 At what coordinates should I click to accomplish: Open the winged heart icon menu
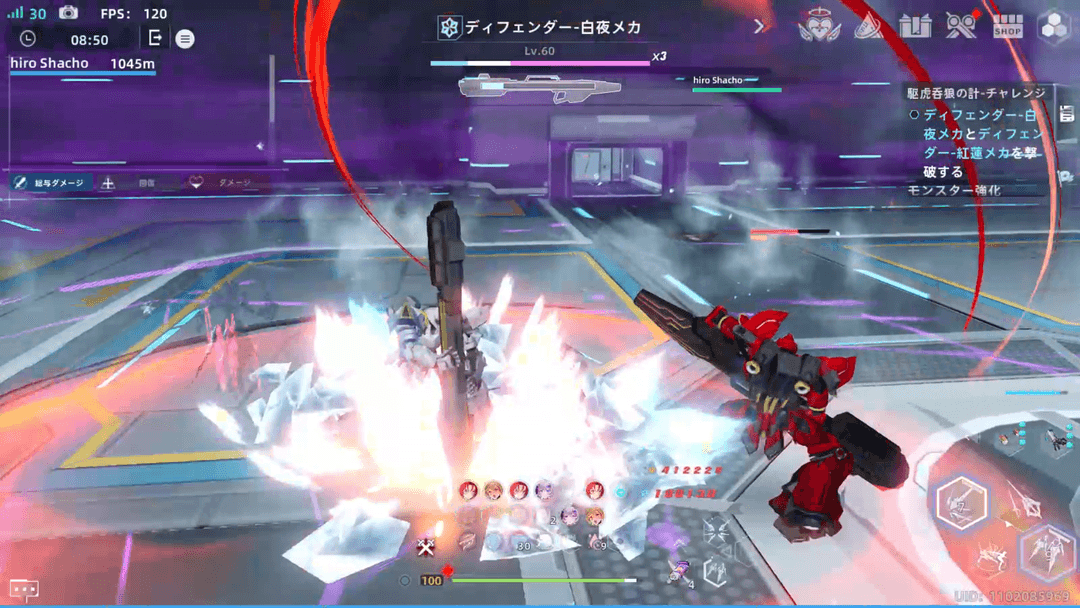pyautogui.click(x=819, y=27)
